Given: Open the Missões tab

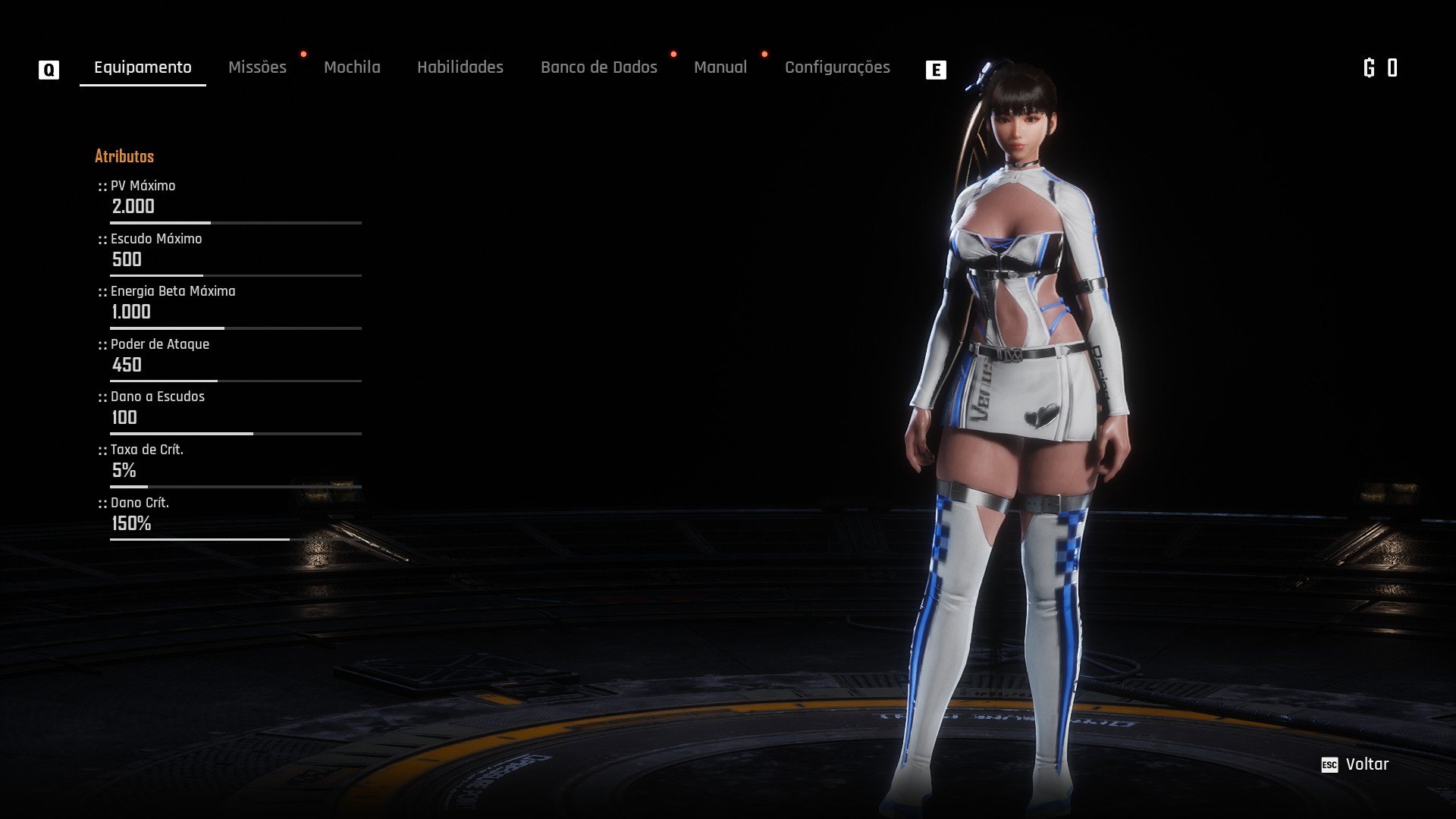Looking at the screenshot, I should coord(257,67).
